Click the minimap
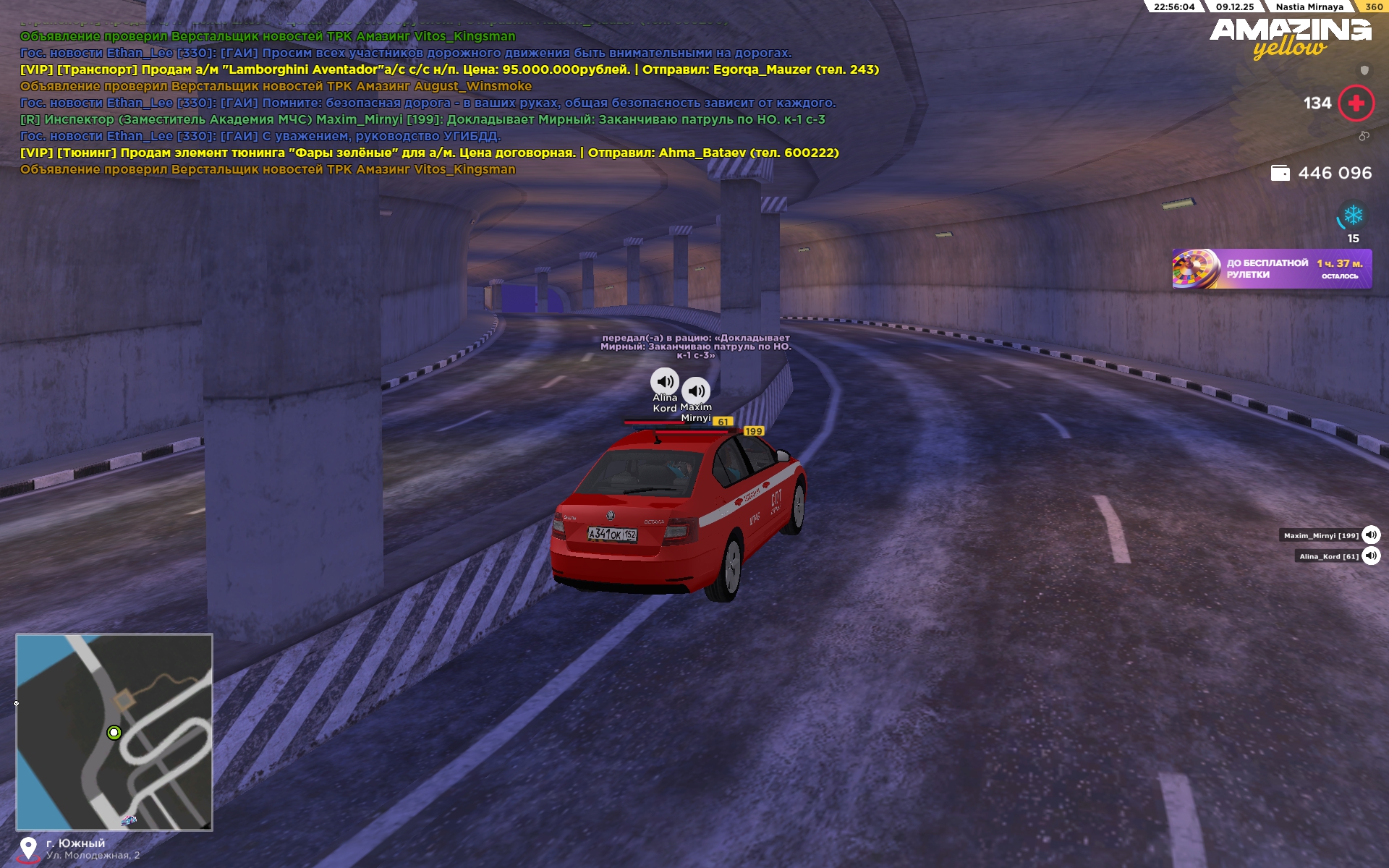1389x868 pixels. pyautogui.click(x=114, y=731)
